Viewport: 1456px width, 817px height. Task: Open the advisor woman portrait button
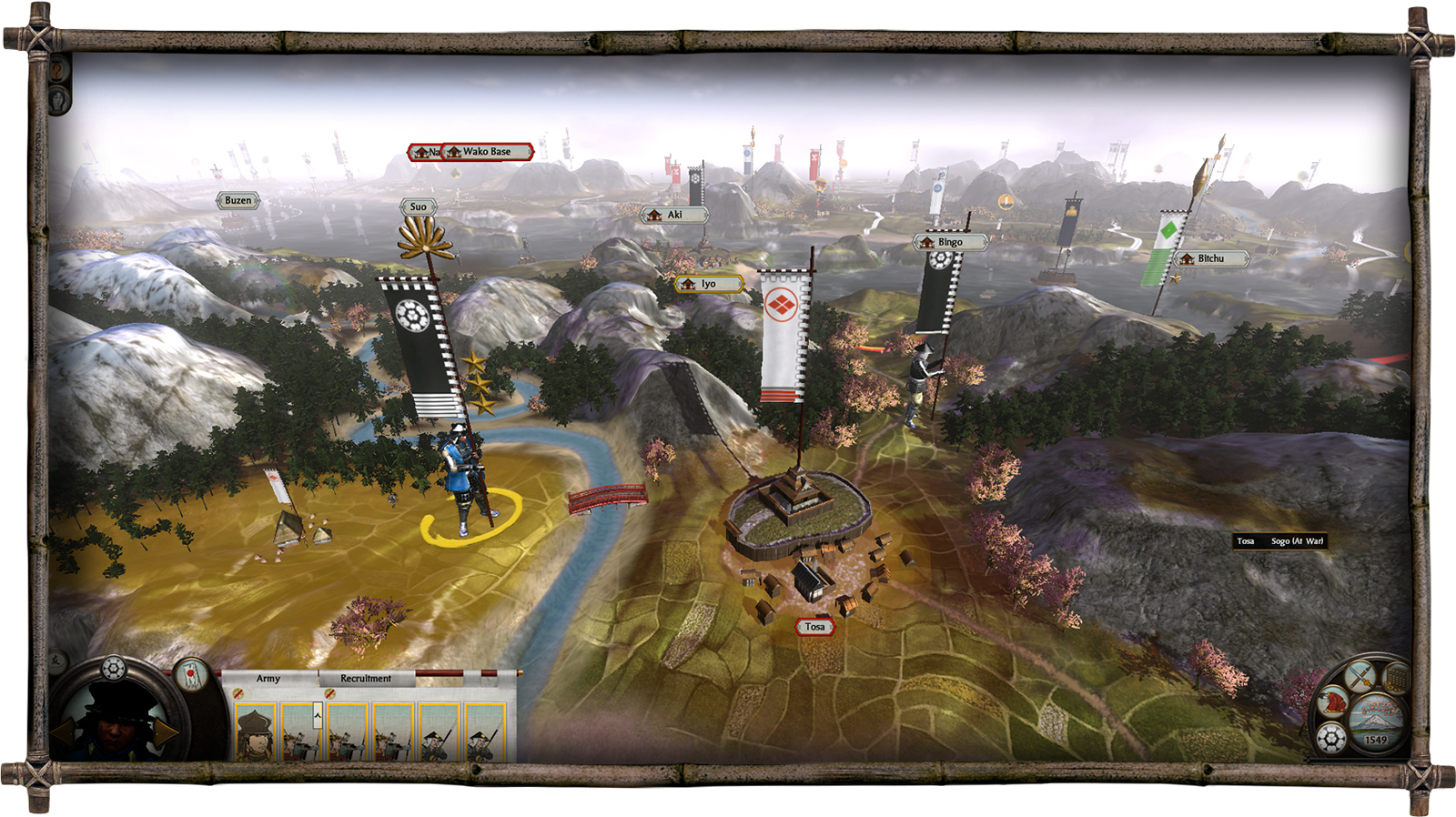pyautogui.click(x=58, y=97)
